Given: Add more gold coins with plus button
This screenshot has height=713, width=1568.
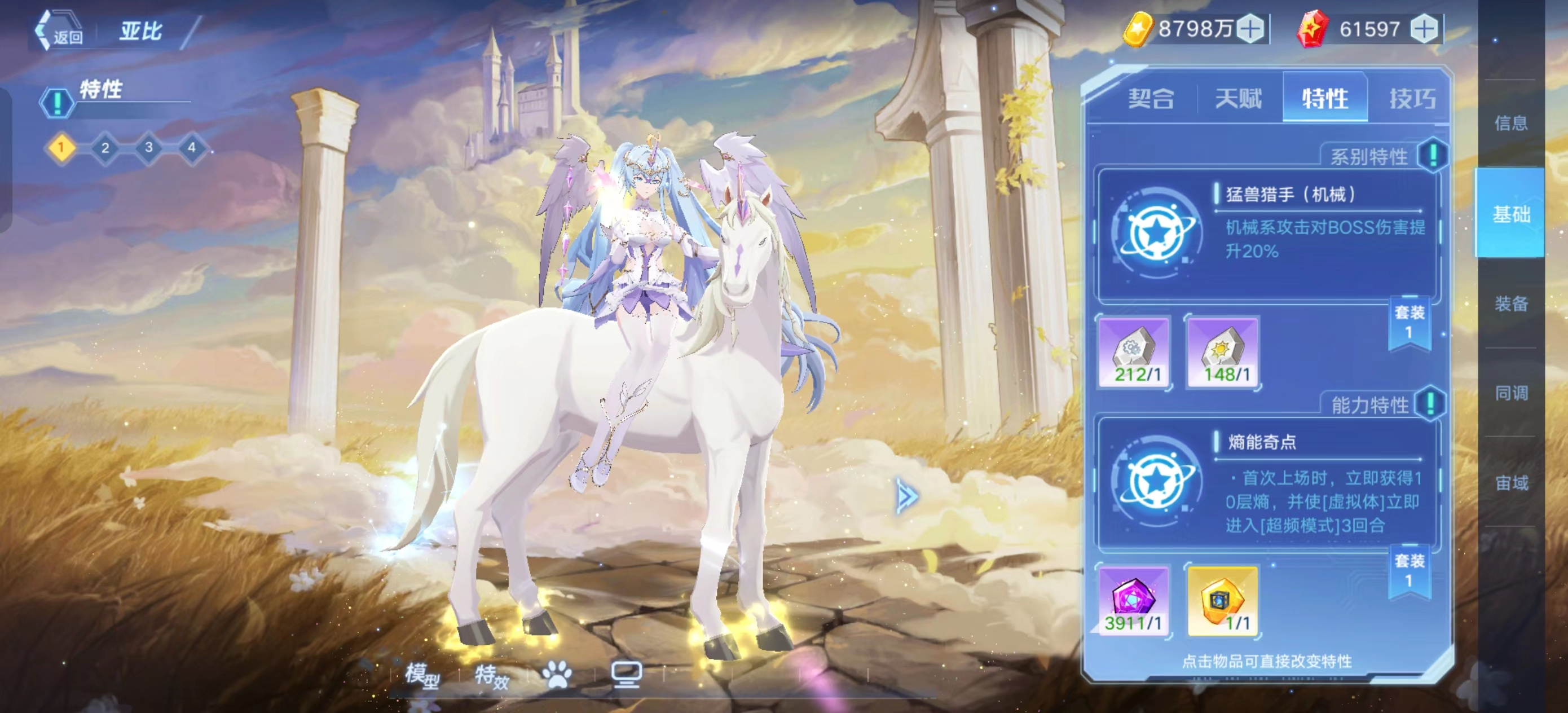Looking at the screenshot, I should pyautogui.click(x=1252, y=29).
